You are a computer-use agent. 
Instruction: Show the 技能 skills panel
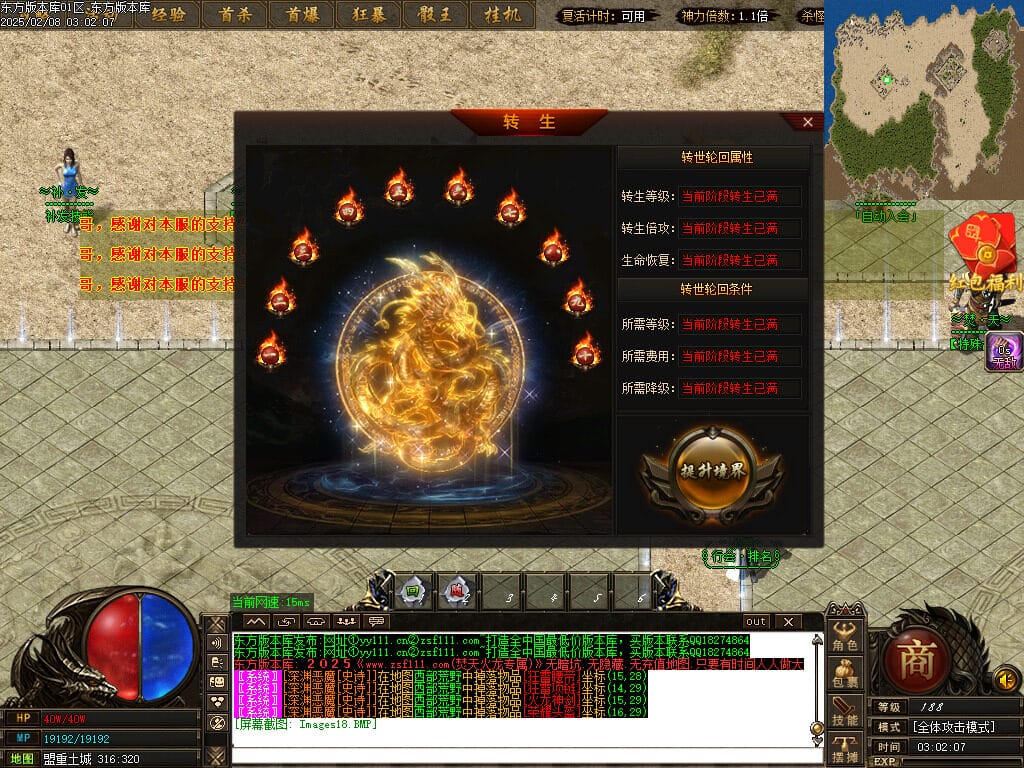(845, 712)
